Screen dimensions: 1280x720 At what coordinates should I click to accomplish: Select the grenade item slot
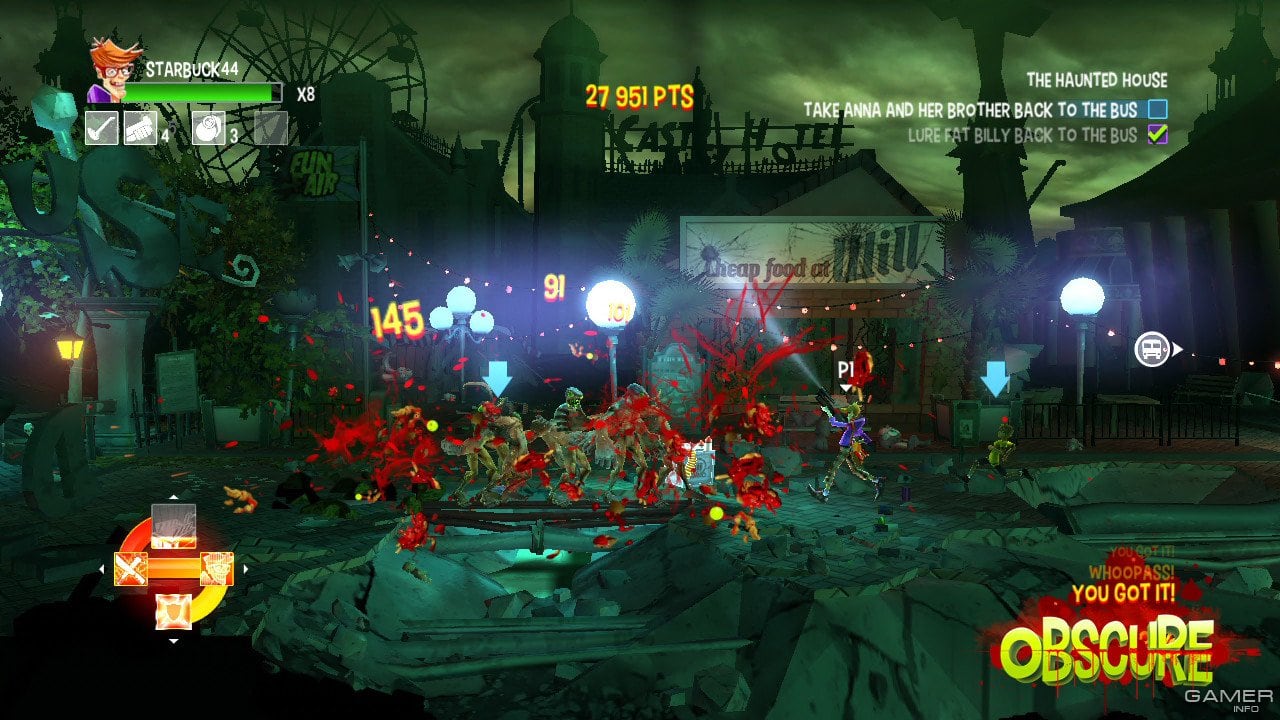point(208,128)
